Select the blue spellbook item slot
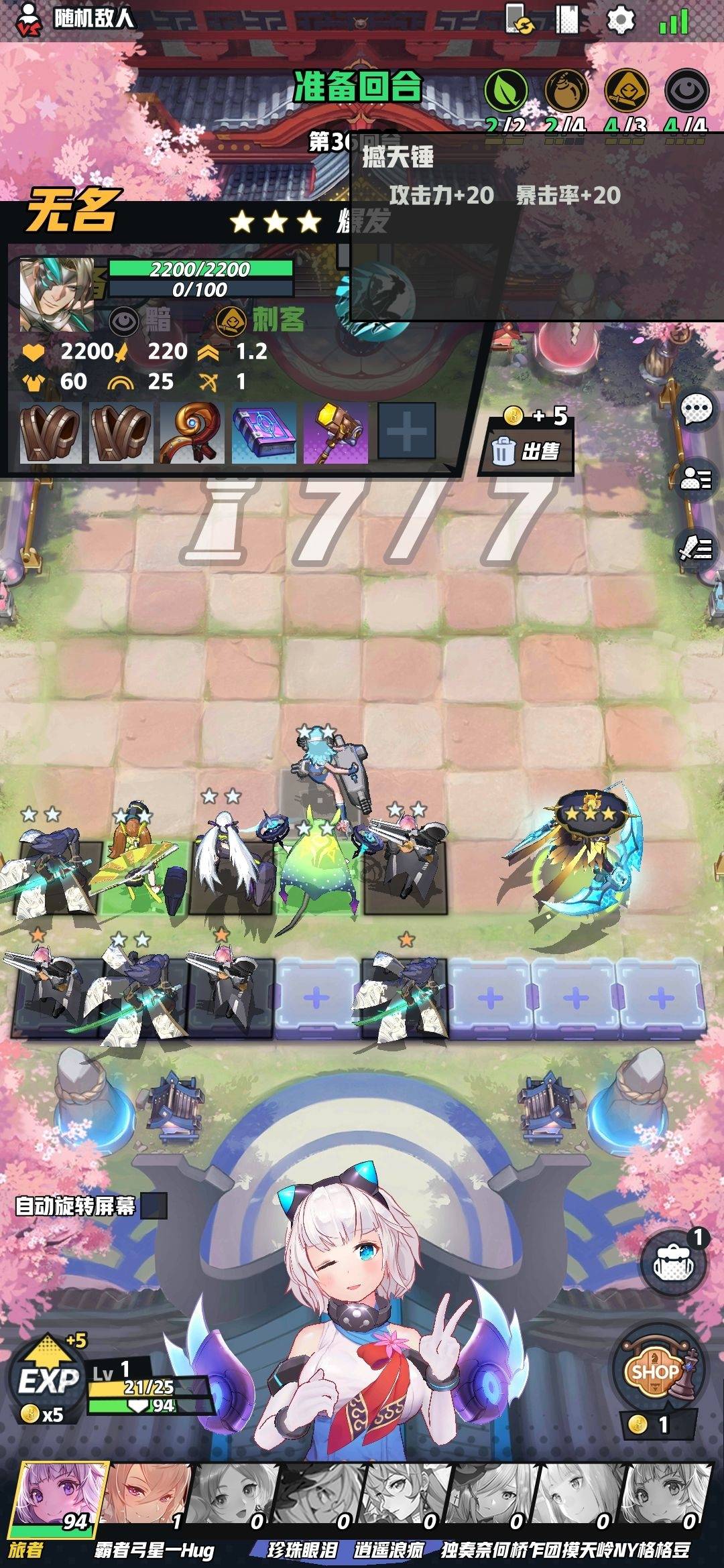This screenshot has width=724, height=1568. (264, 433)
